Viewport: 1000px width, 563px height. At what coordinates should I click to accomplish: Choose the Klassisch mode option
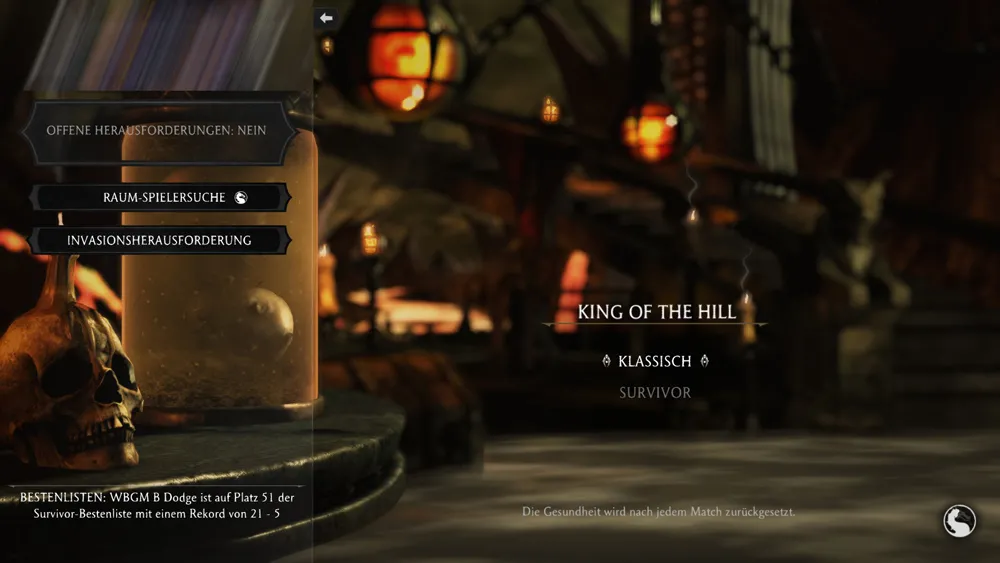tap(655, 361)
